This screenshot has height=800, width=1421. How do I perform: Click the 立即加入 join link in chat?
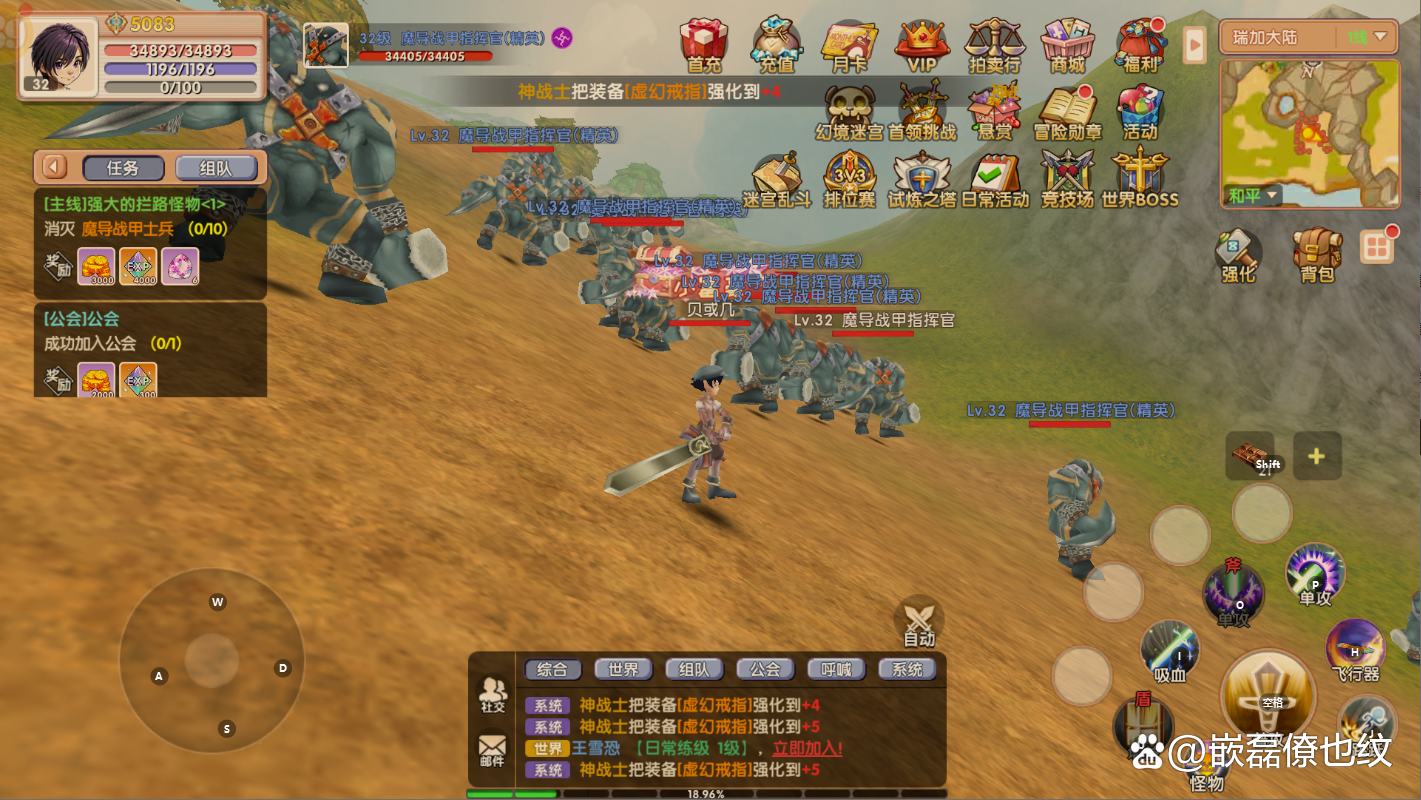click(x=807, y=748)
